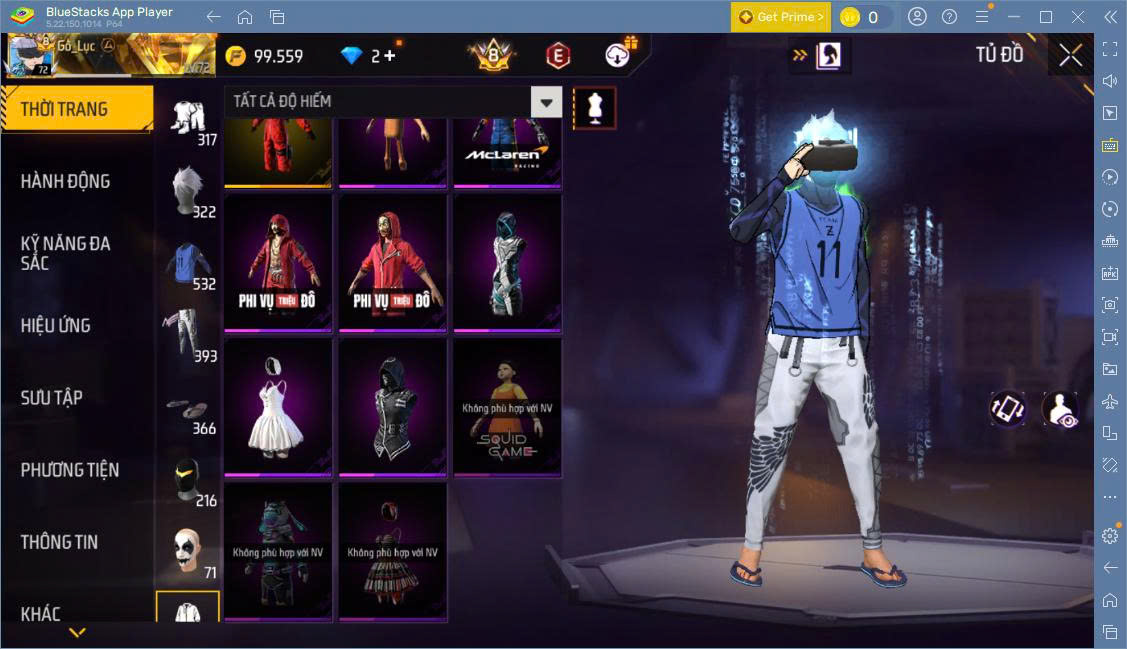Add diamonds with the plus button

click(x=389, y=56)
